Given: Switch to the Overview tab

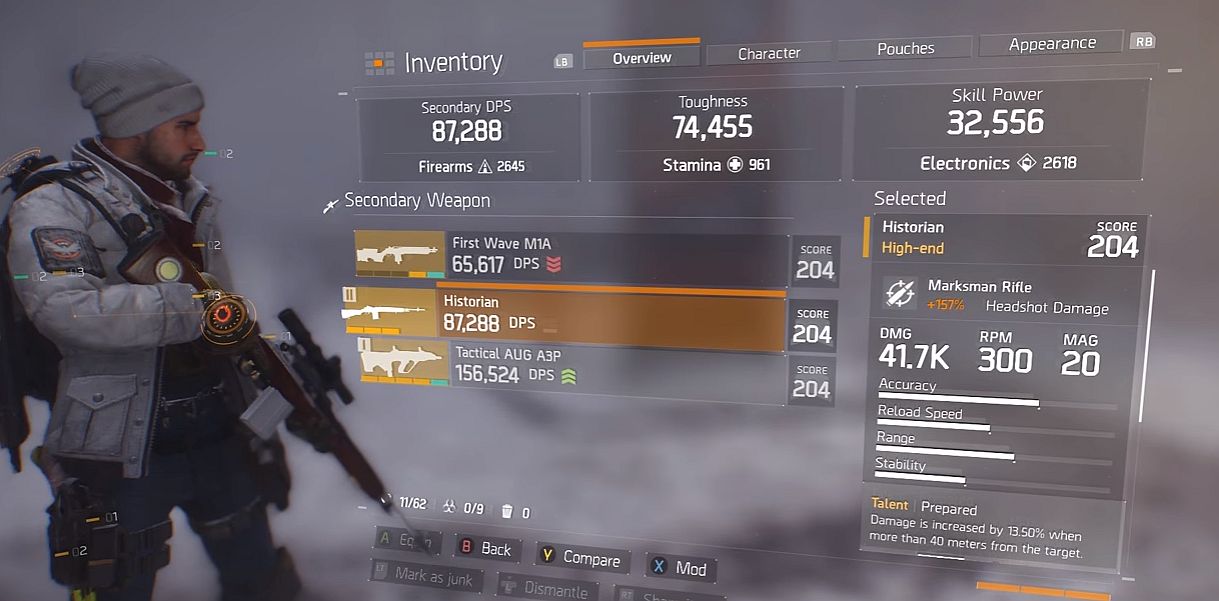Looking at the screenshot, I should (642, 58).
